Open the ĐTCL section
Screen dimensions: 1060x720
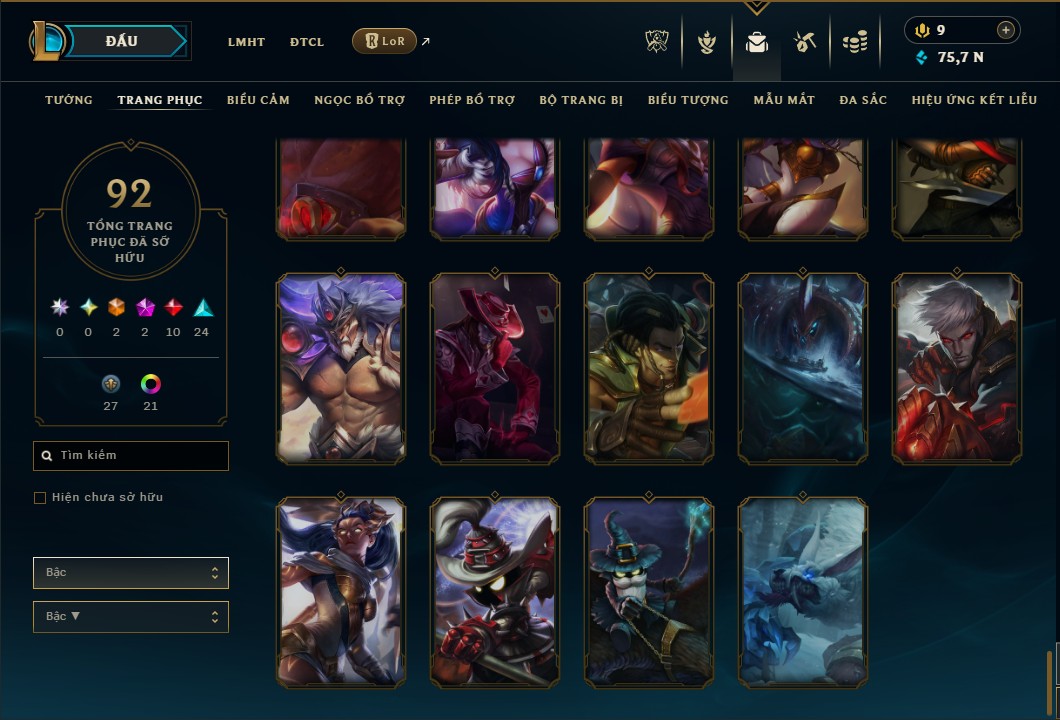click(x=307, y=42)
